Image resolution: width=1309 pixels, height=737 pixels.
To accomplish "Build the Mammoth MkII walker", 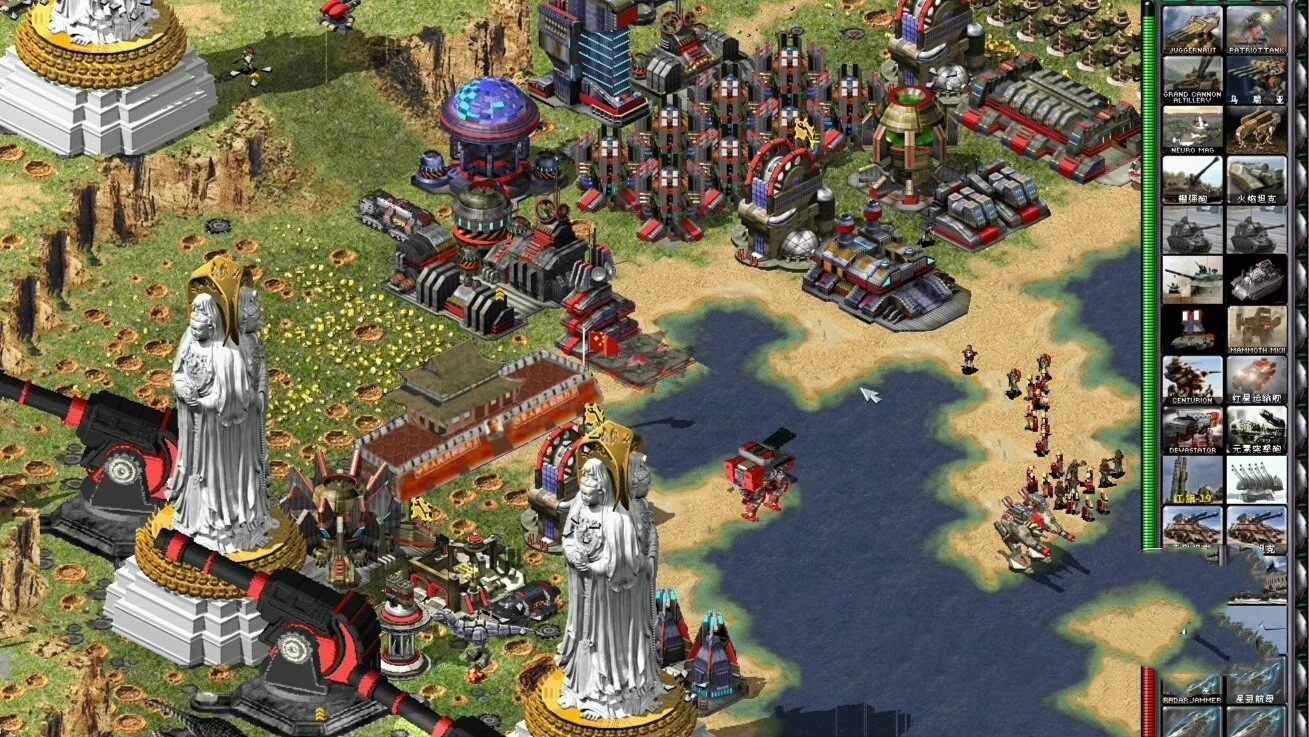I will [1256, 329].
